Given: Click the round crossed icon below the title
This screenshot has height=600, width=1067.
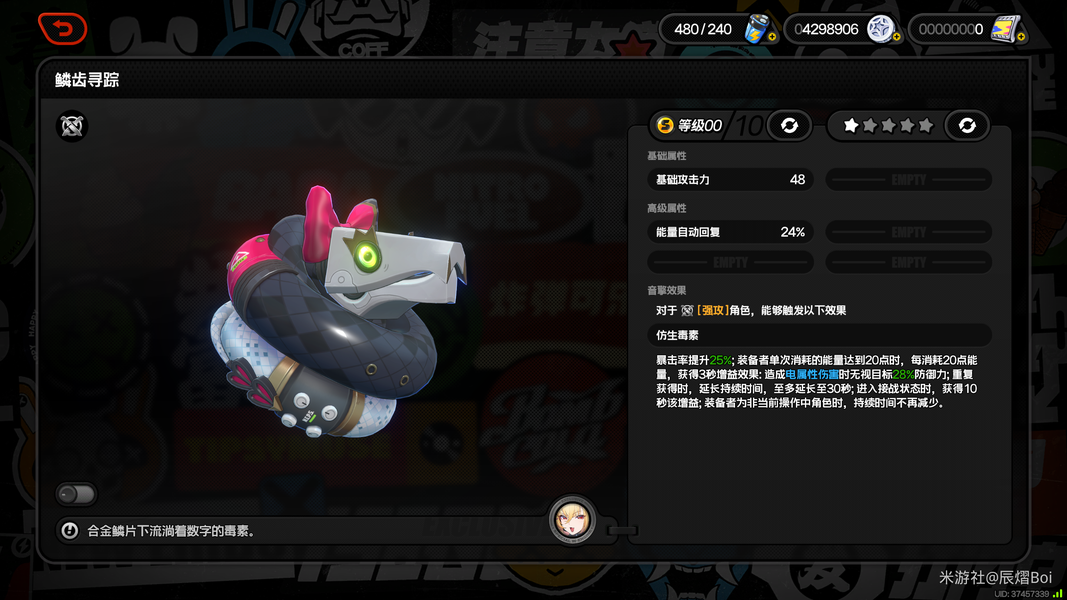Looking at the screenshot, I should tap(72, 126).
